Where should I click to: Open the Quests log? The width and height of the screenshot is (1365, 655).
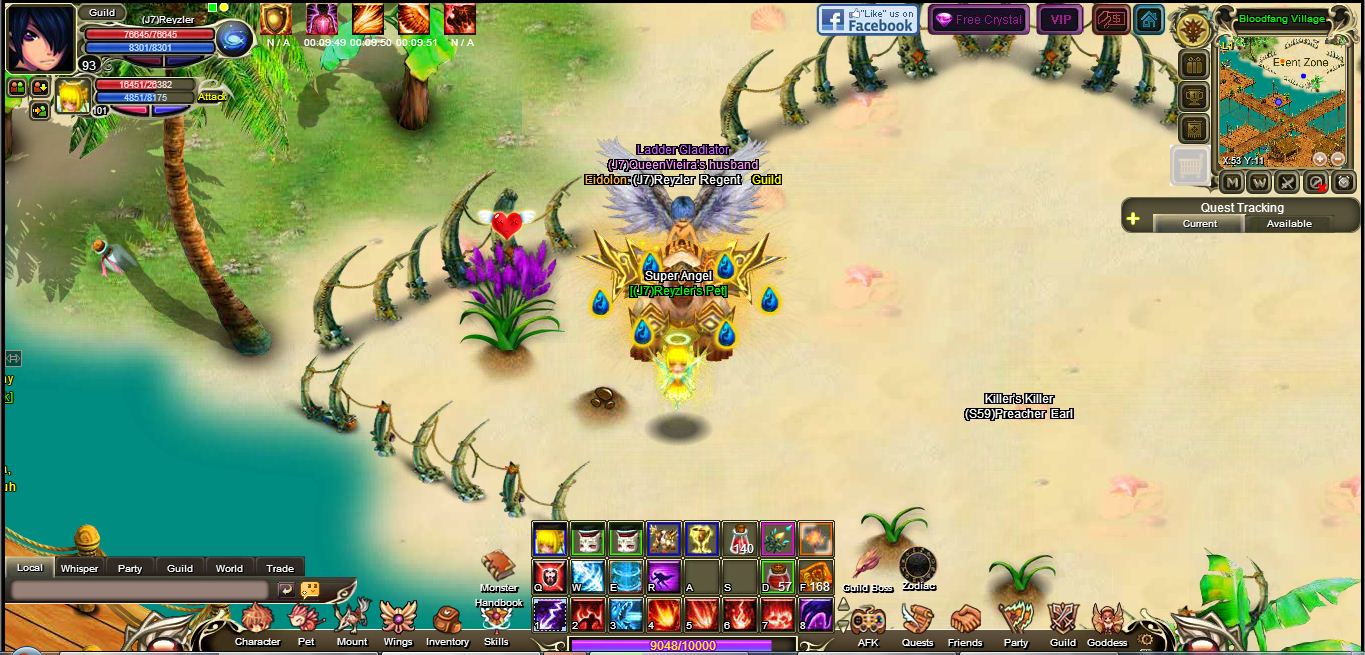(917, 623)
